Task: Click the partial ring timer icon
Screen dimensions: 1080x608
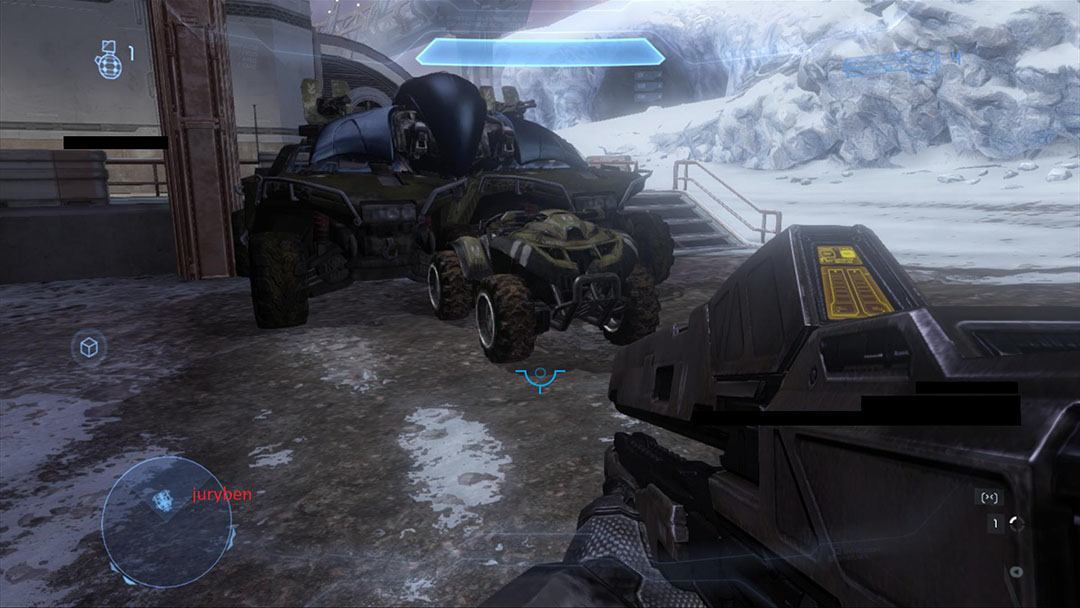Action: (x=1017, y=523)
